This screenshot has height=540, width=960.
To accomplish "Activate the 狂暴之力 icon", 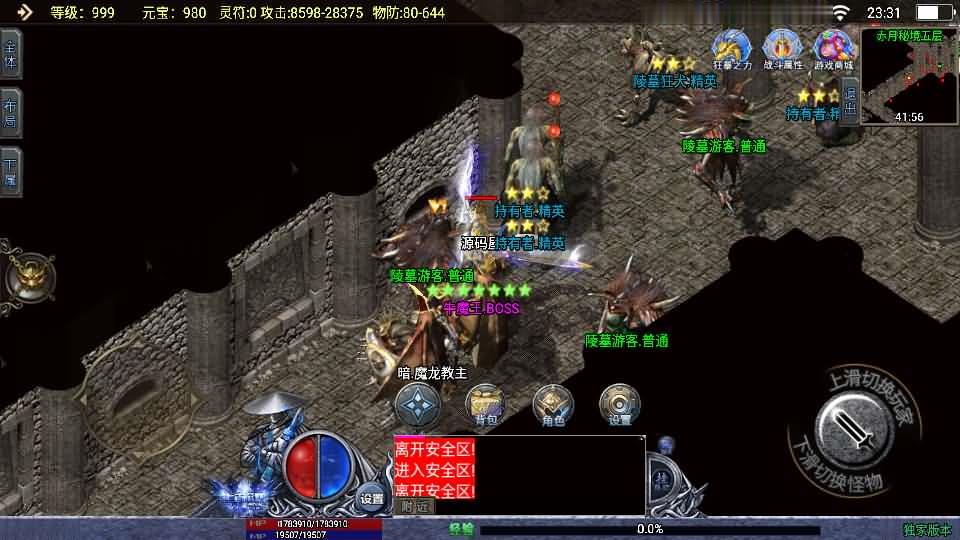I will (732, 50).
